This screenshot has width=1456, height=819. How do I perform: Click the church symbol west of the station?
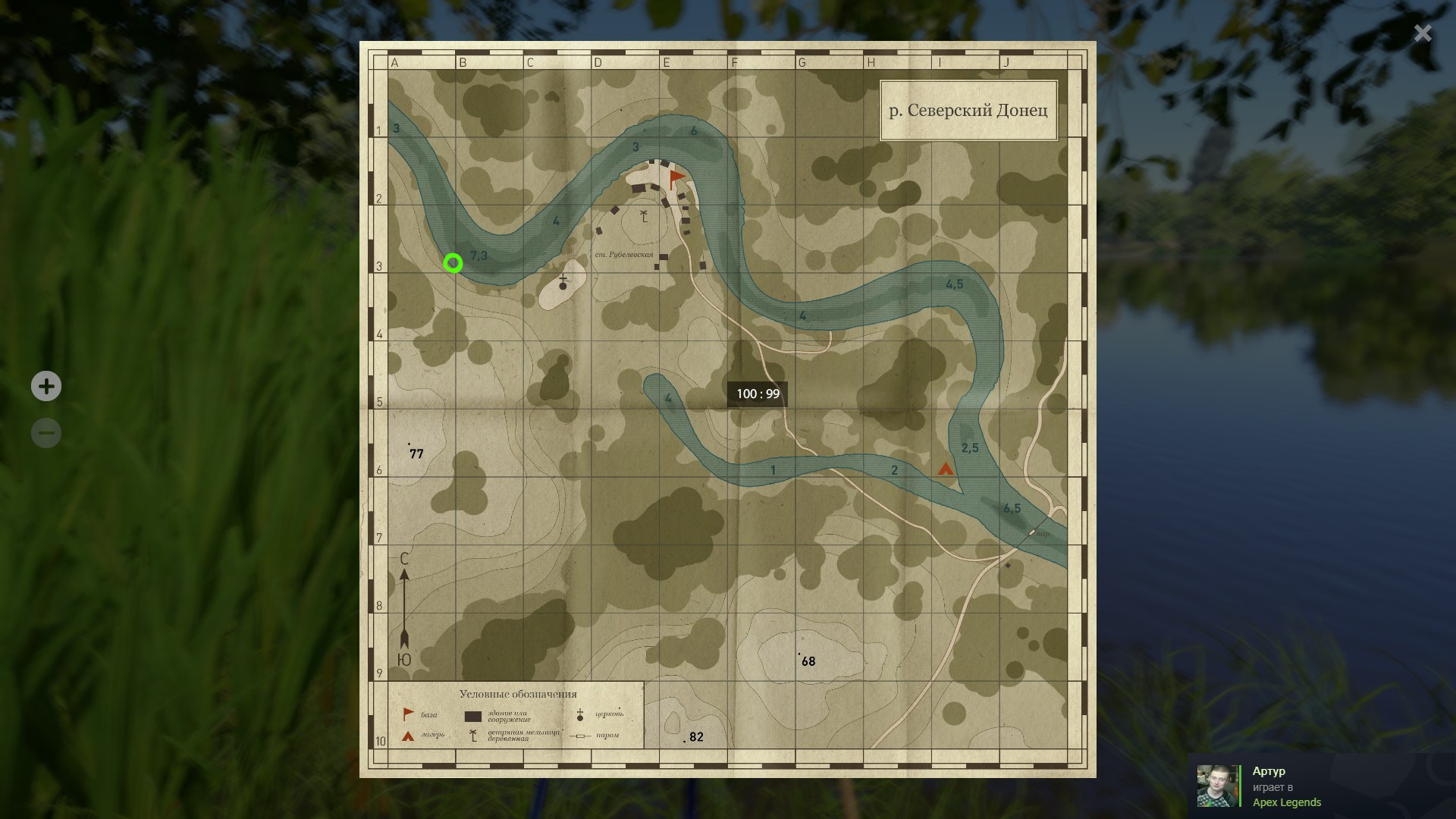pos(561,281)
